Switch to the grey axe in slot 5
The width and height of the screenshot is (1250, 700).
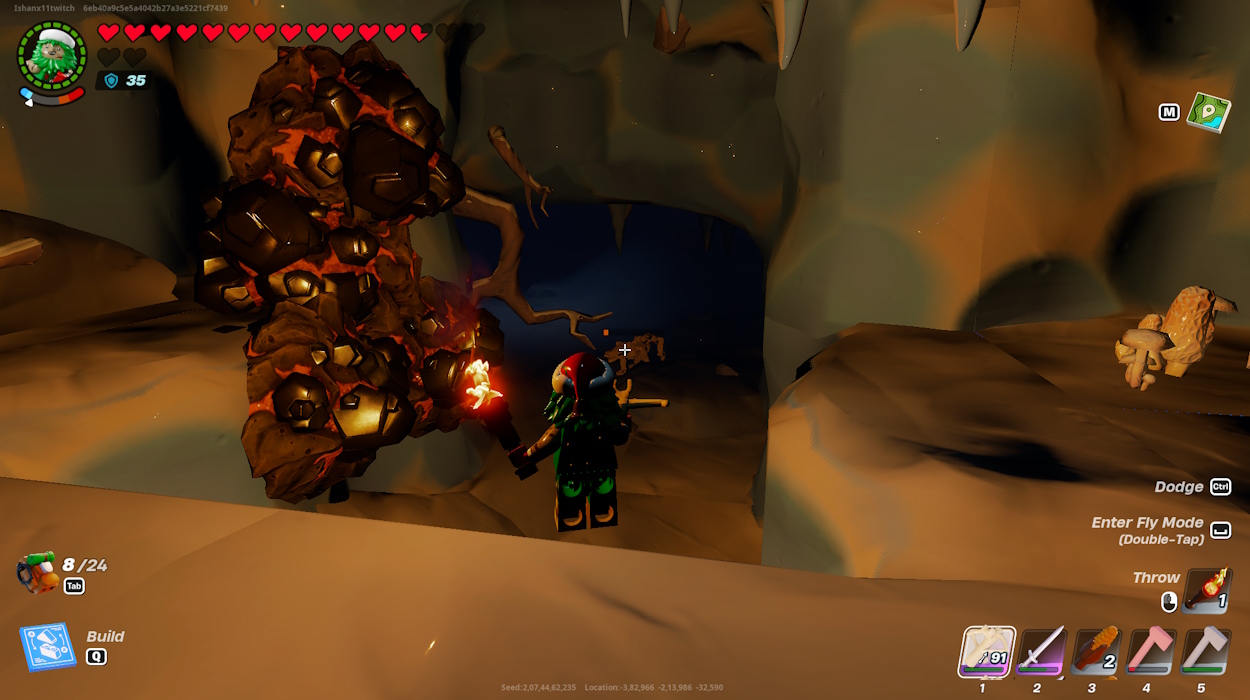coord(1205,652)
